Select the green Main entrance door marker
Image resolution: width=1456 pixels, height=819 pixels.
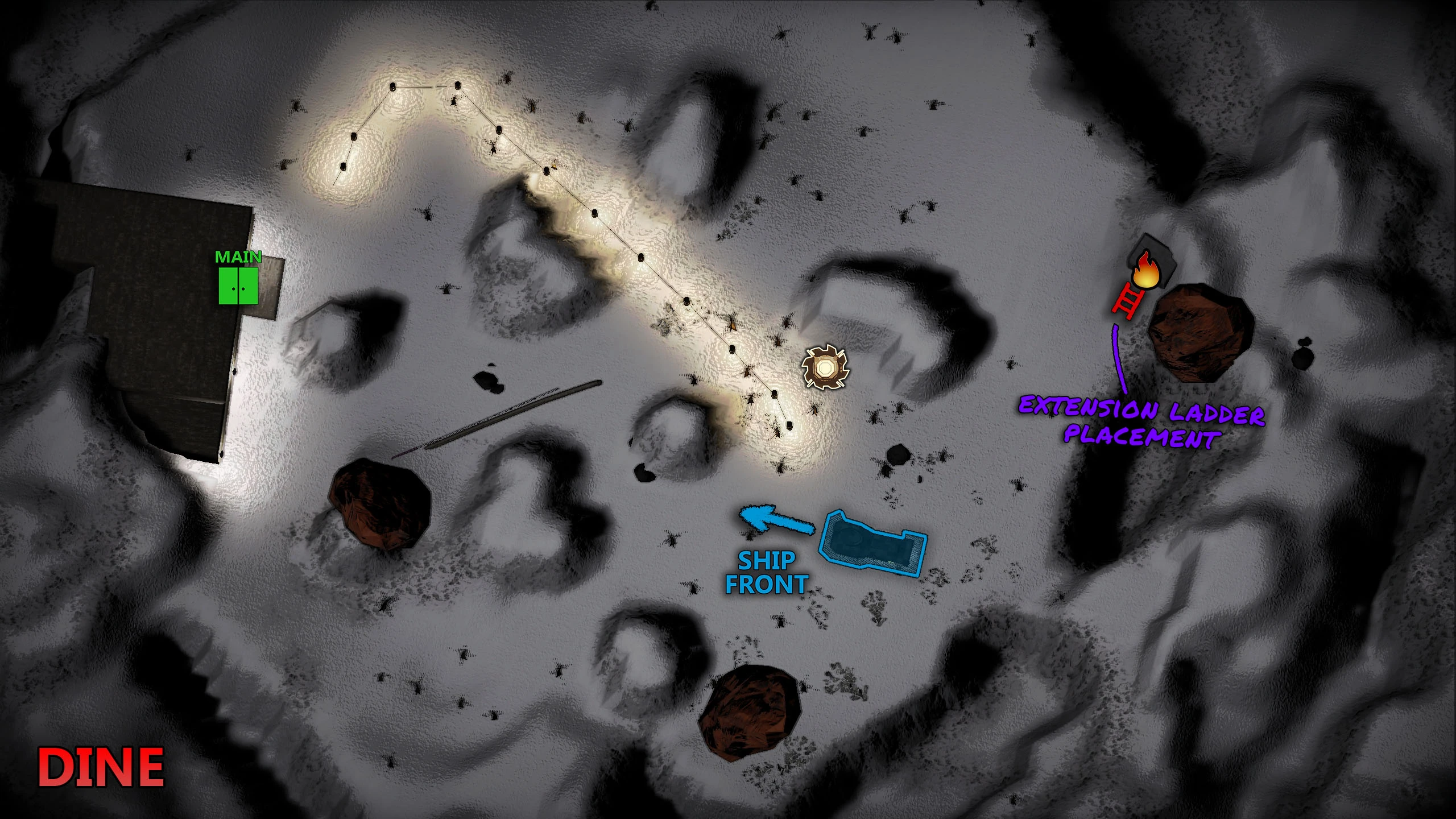pos(238,286)
